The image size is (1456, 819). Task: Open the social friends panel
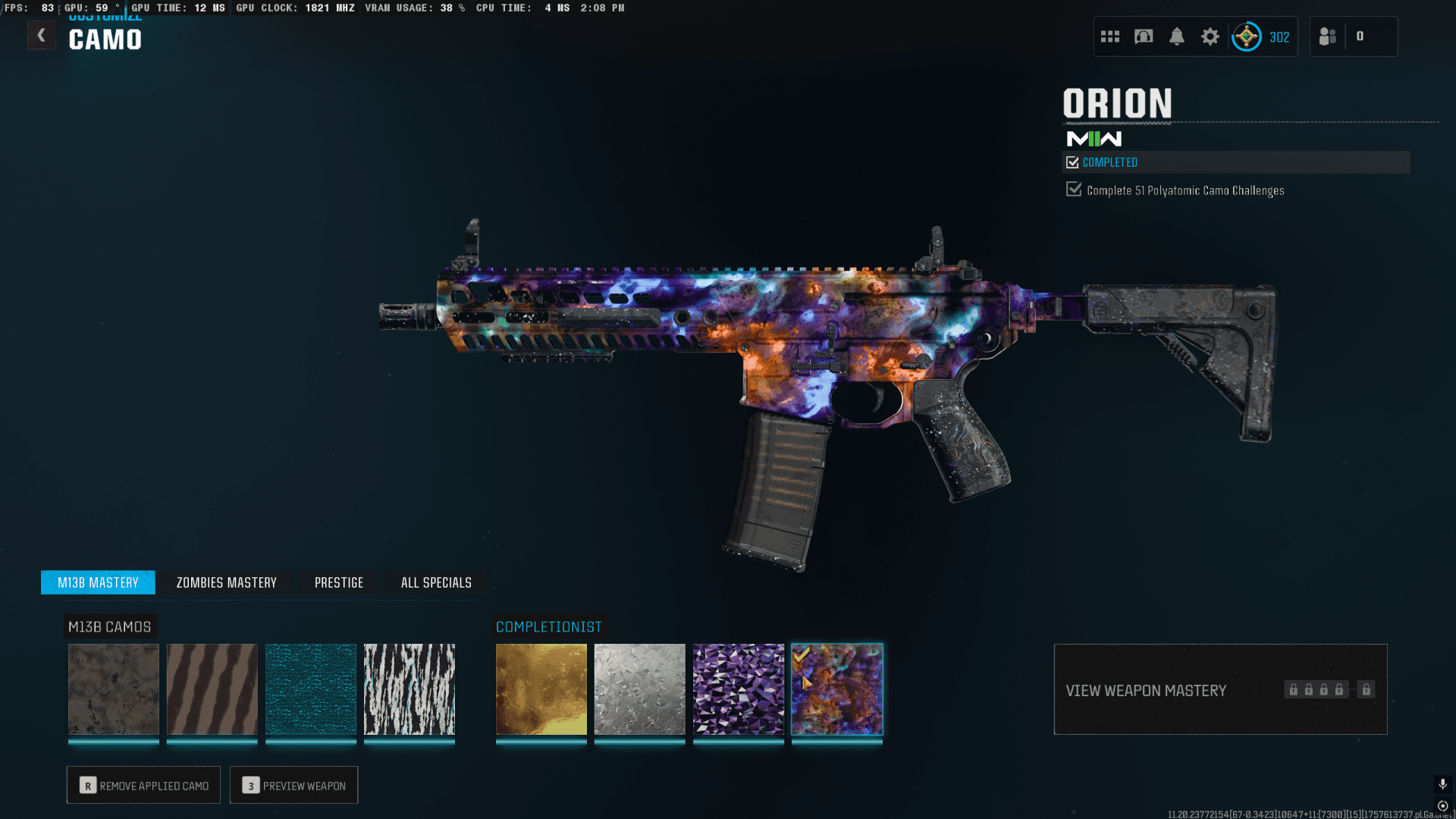(1328, 36)
